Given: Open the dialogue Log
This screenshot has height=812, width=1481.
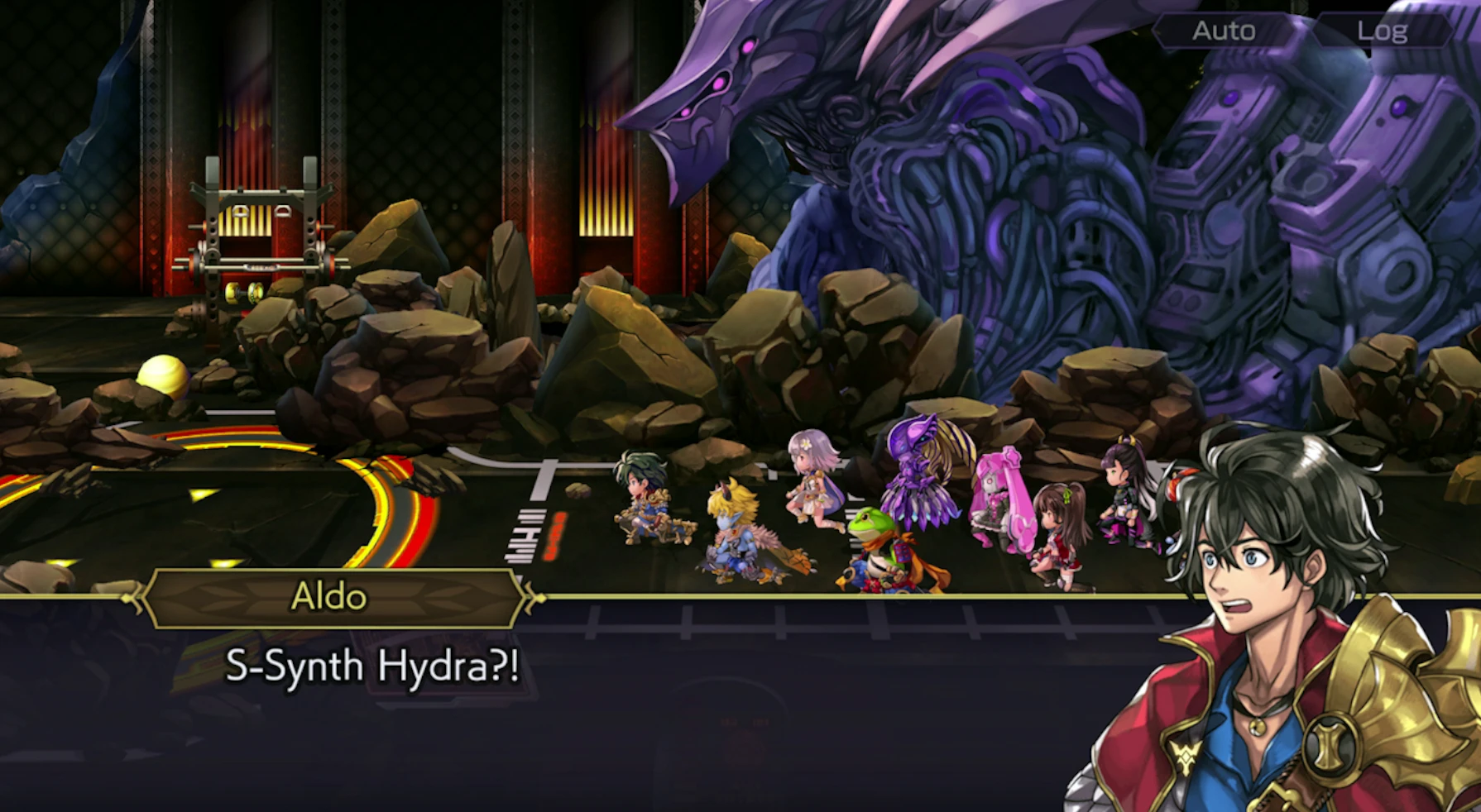Looking at the screenshot, I should click(x=1382, y=31).
